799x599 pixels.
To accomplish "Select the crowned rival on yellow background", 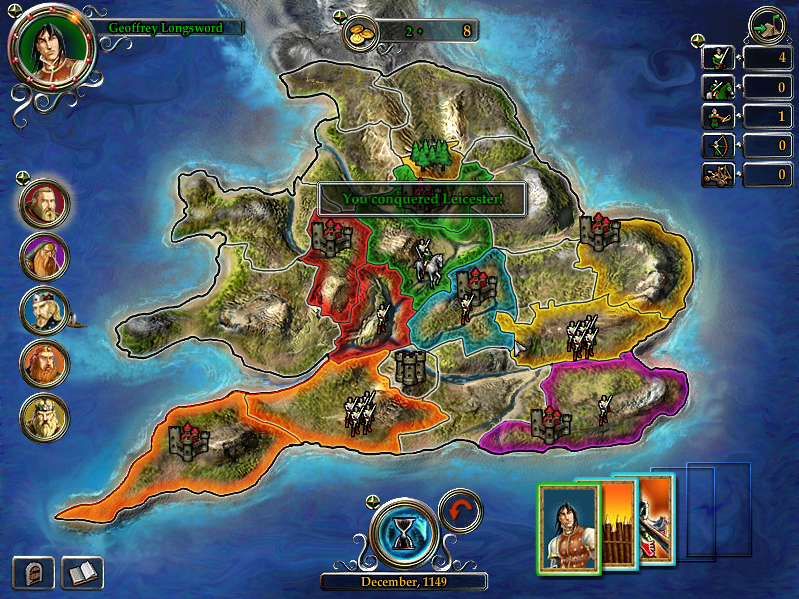I will [x=45, y=417].
